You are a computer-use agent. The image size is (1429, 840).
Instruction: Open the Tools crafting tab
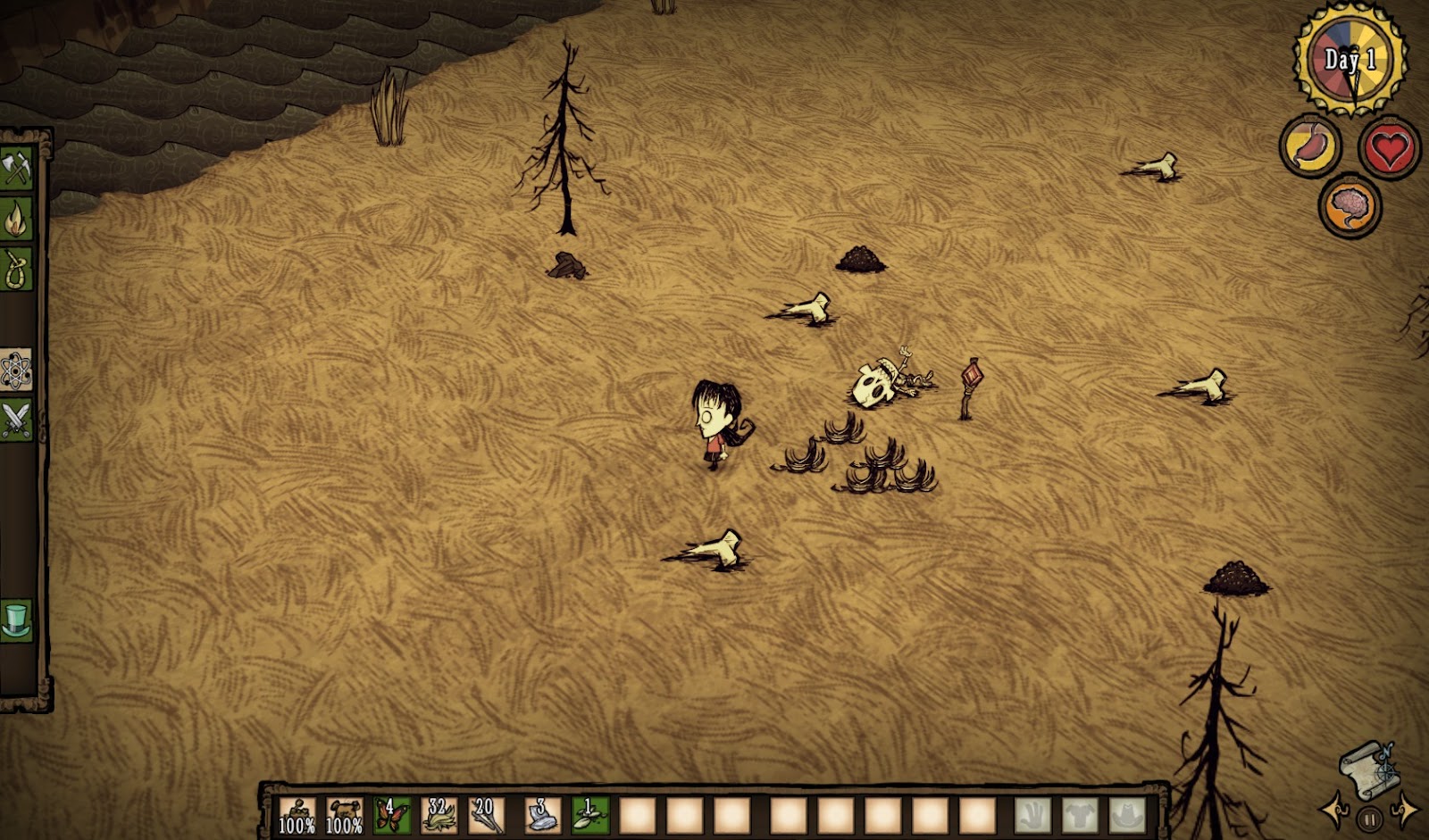(x=17, y=169)
